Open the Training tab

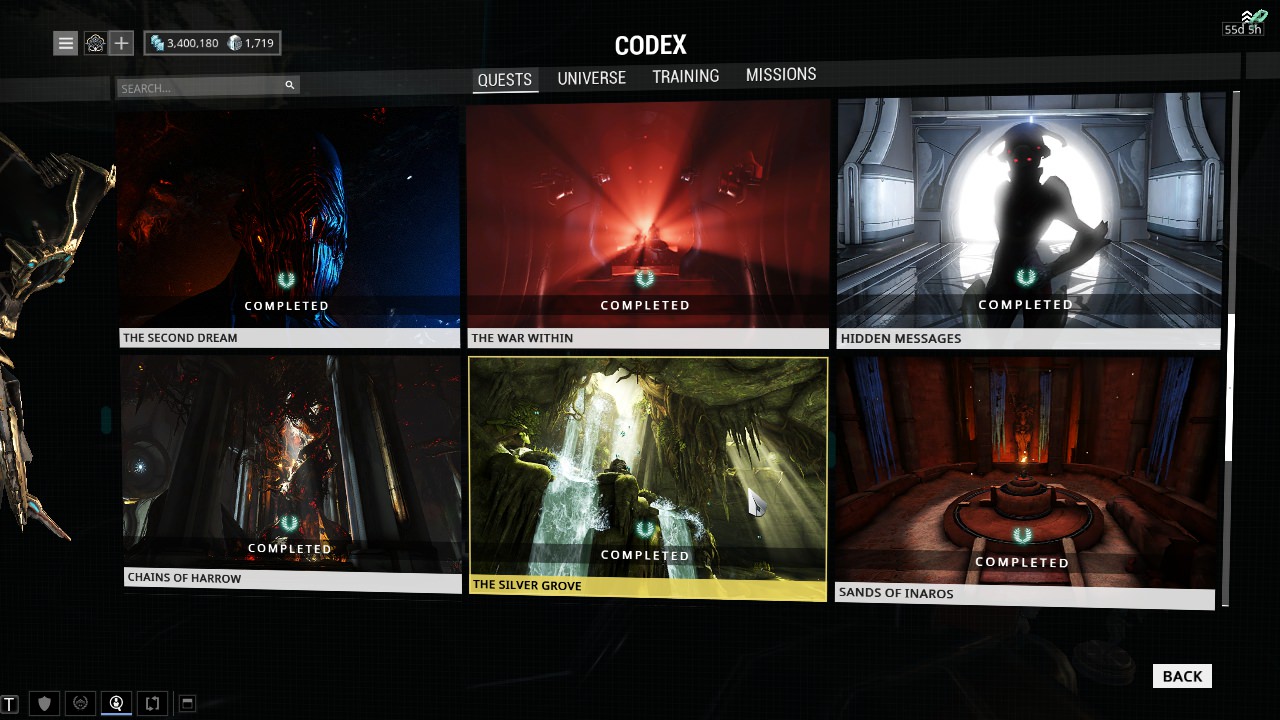[685, 76]
